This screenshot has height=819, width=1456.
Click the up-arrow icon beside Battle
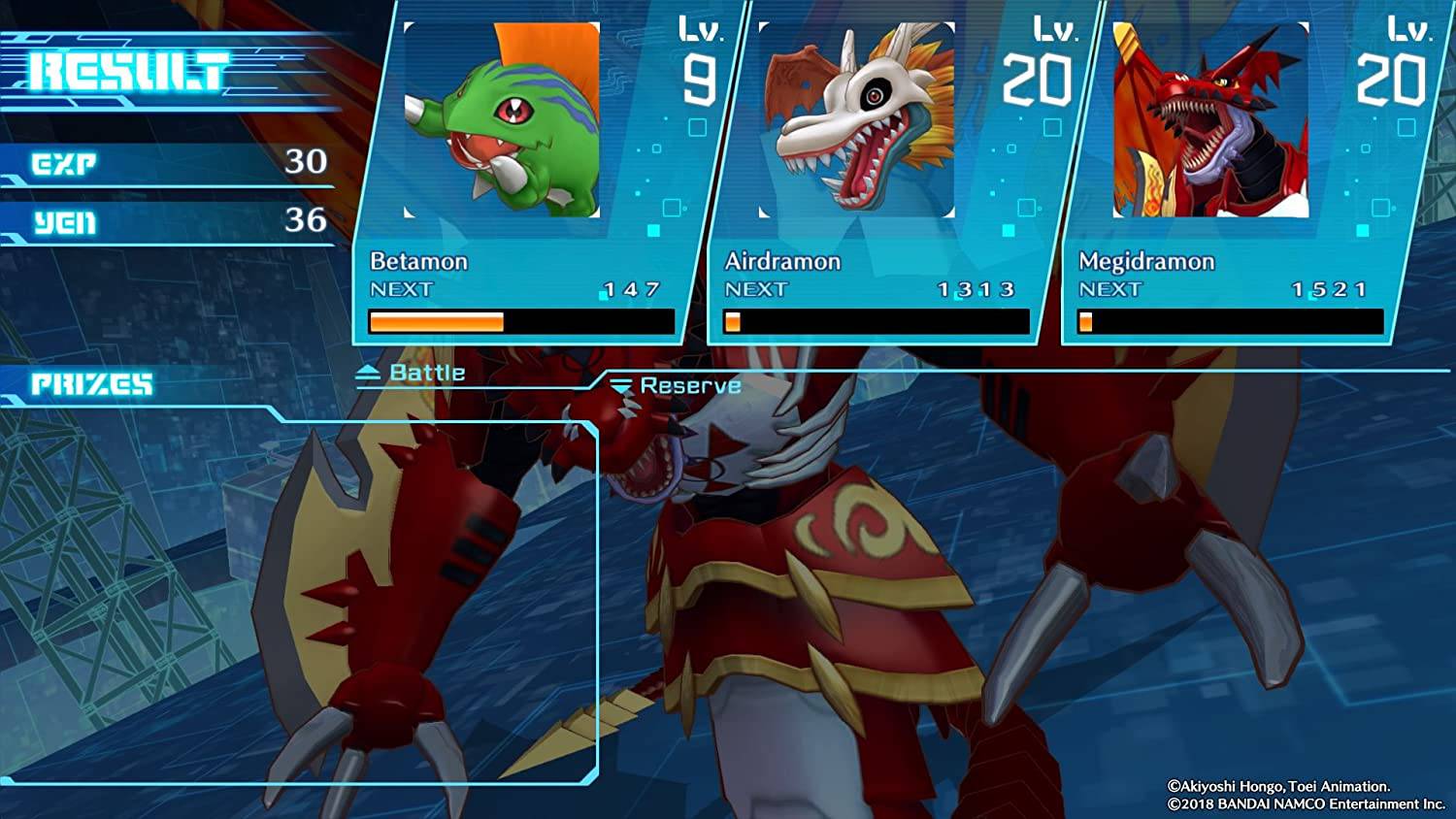pyautogui.click(x=370, y=370)
